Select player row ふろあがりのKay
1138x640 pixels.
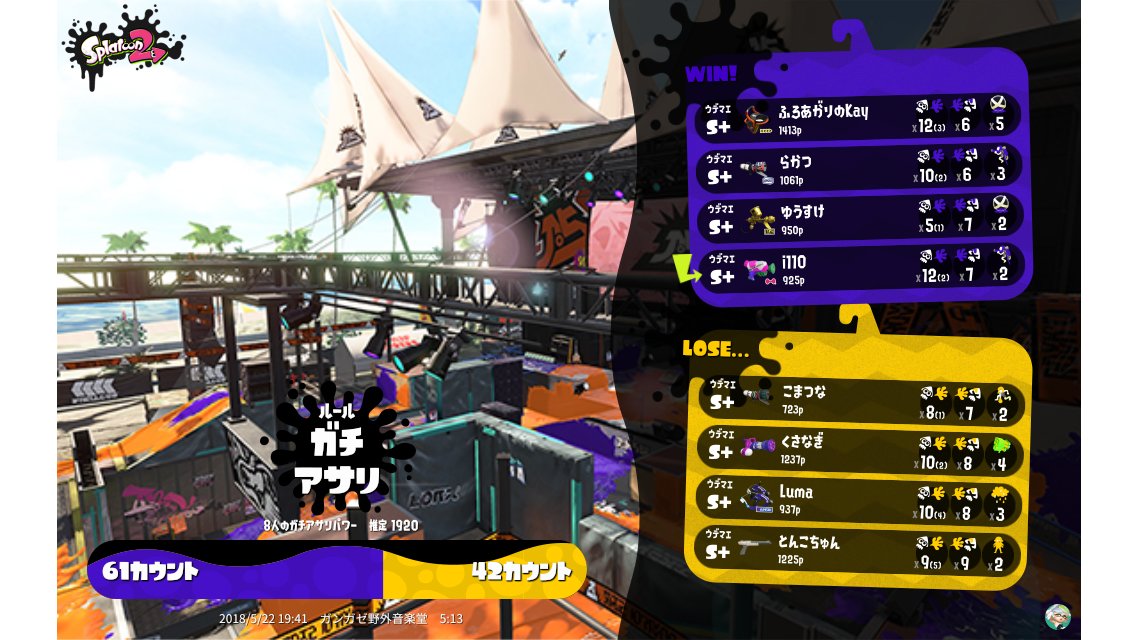click(x=860, y=116)
